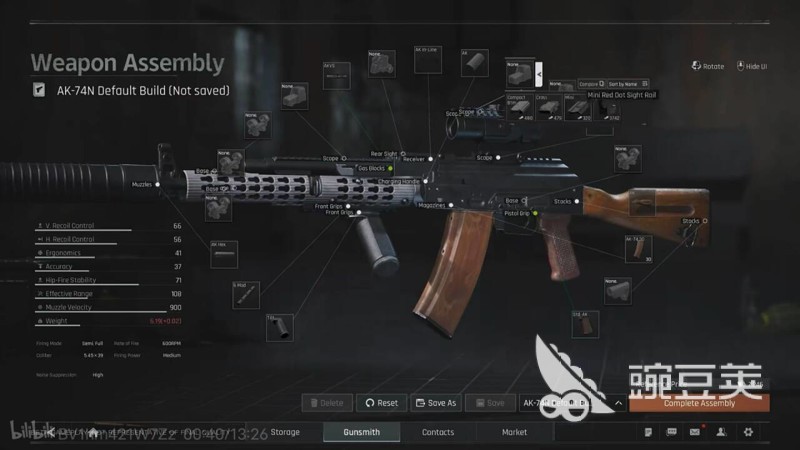The image size is (800, 450).
Task: Open the AK-74N build preset dropdown
Action: pos(620,403)
